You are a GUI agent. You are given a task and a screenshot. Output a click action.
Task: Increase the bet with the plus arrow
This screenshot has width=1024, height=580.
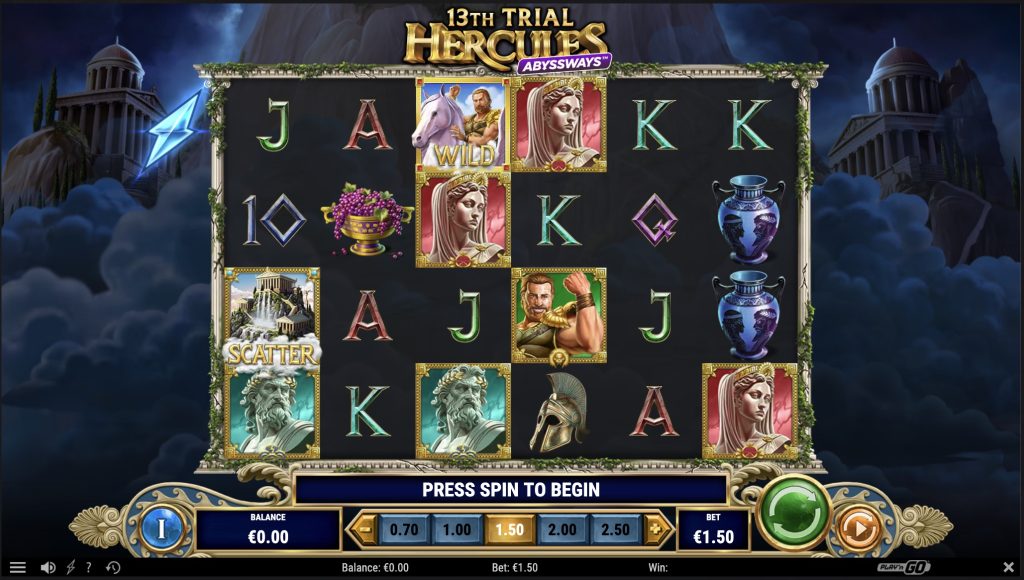click(655, 529)
